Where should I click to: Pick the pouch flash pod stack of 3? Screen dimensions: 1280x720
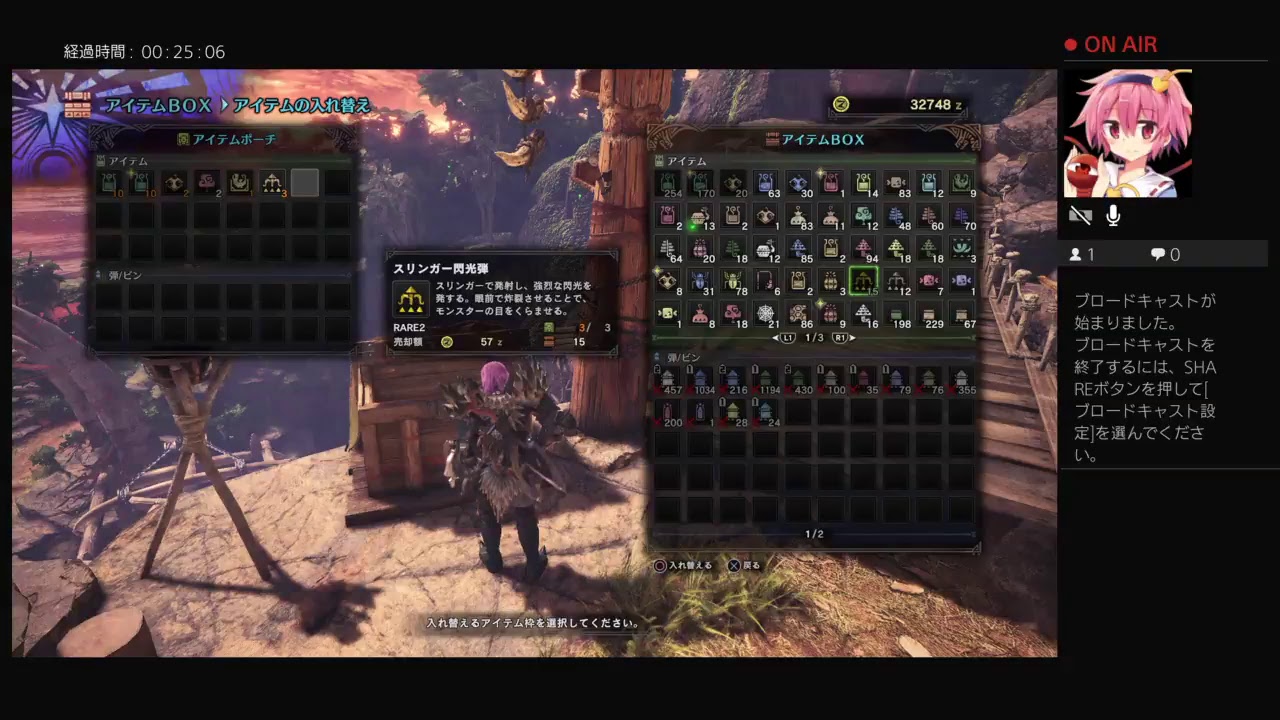tap(272, 183)
